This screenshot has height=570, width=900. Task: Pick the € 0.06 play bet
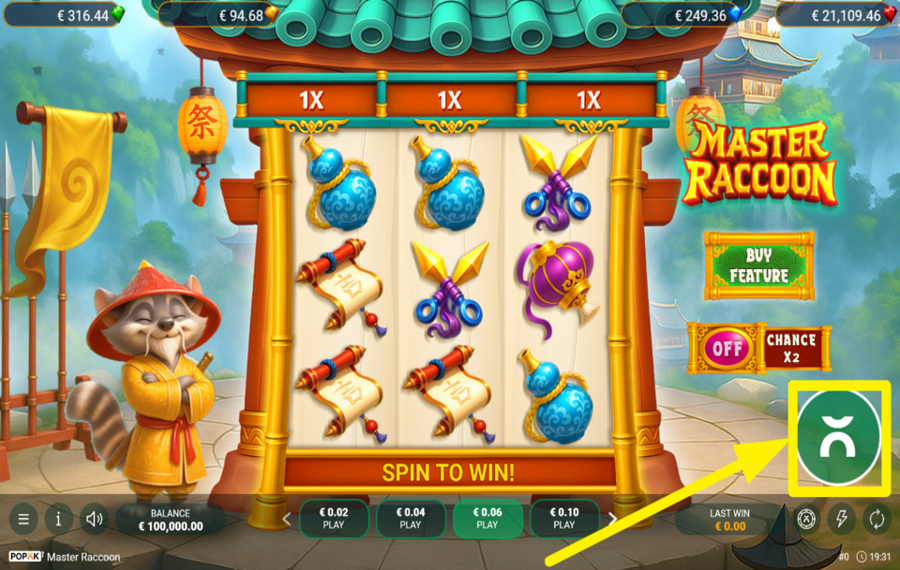[487, 518]
